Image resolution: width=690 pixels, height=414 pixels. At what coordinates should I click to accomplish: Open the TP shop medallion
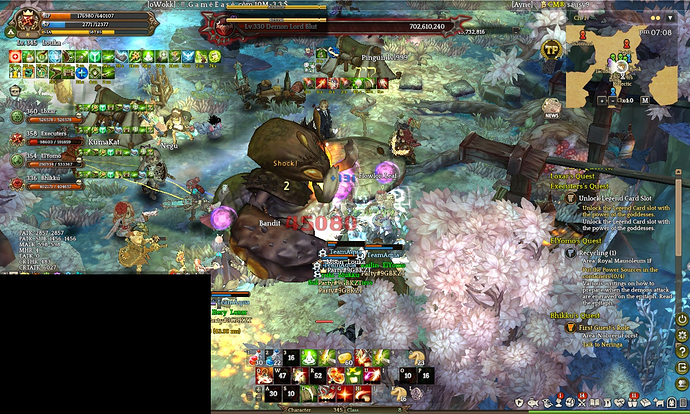550,48
